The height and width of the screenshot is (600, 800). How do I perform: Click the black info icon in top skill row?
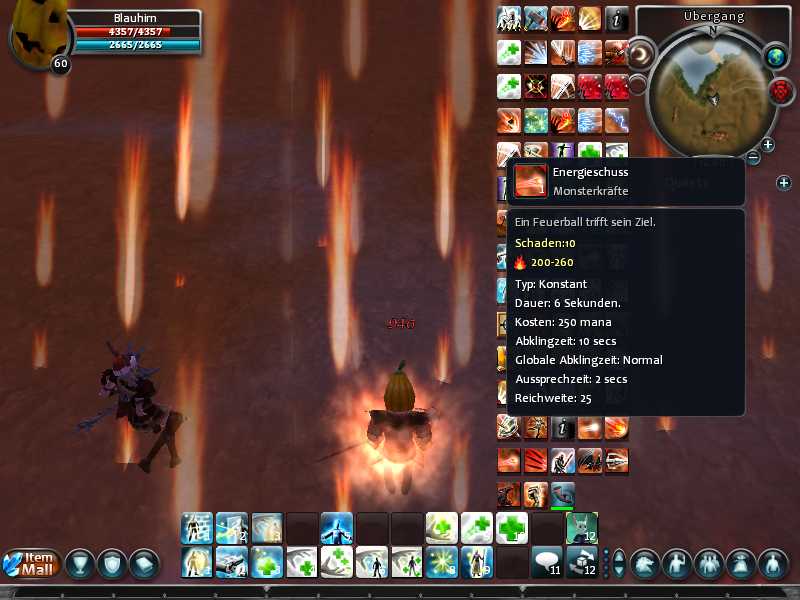pyautogui.click(x=617, y=19)
